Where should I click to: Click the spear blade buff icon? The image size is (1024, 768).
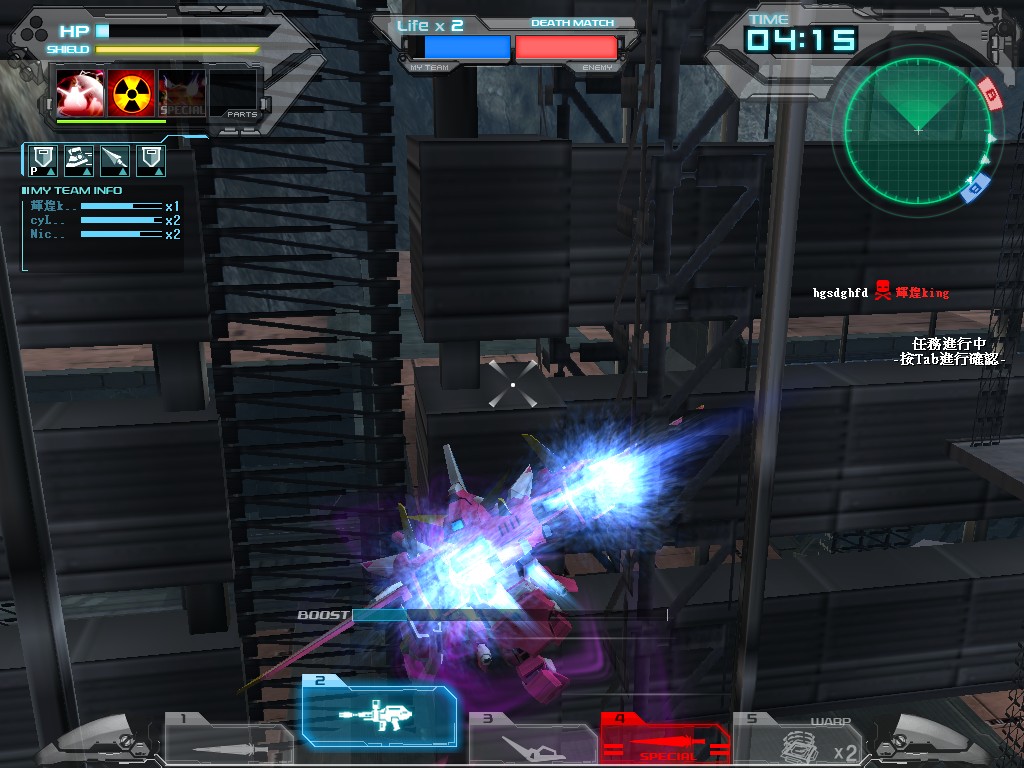coord(114,159)
